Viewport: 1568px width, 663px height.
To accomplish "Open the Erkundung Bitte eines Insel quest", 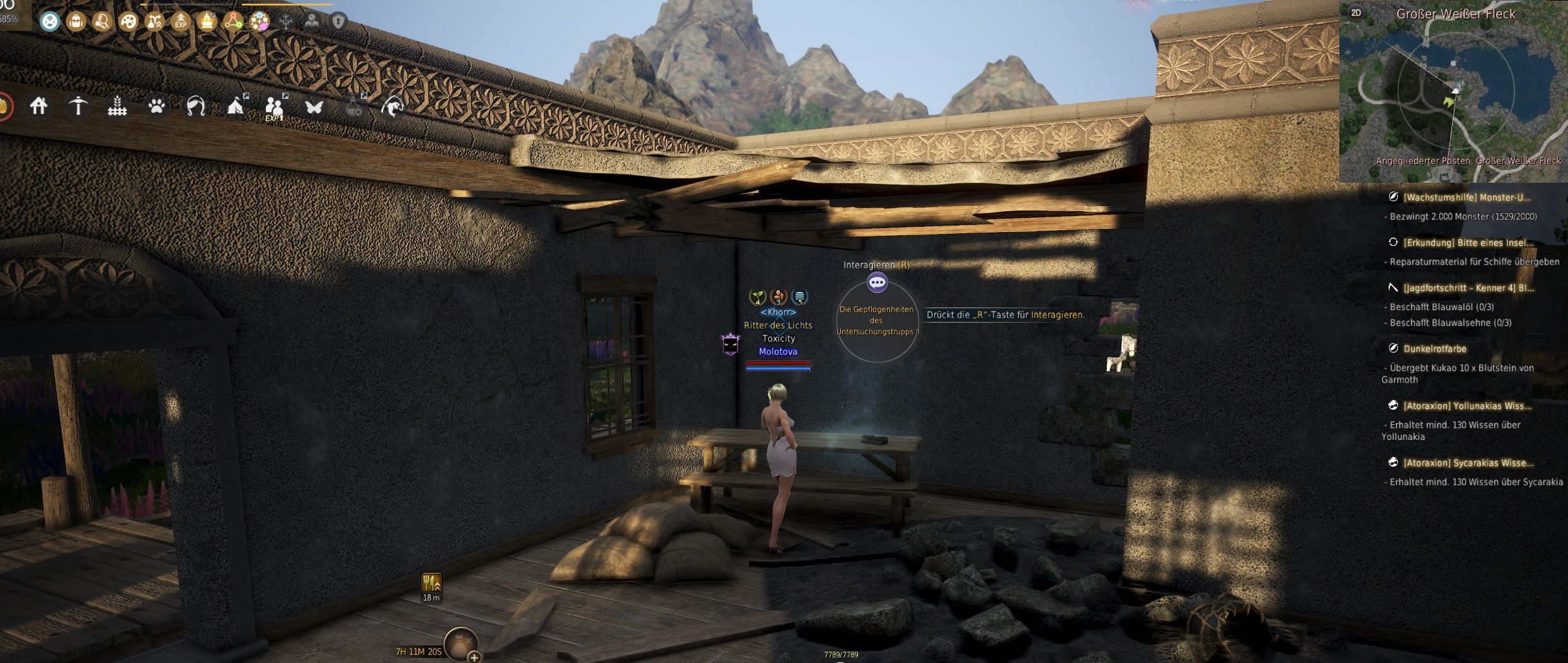I will point(1468,243).
